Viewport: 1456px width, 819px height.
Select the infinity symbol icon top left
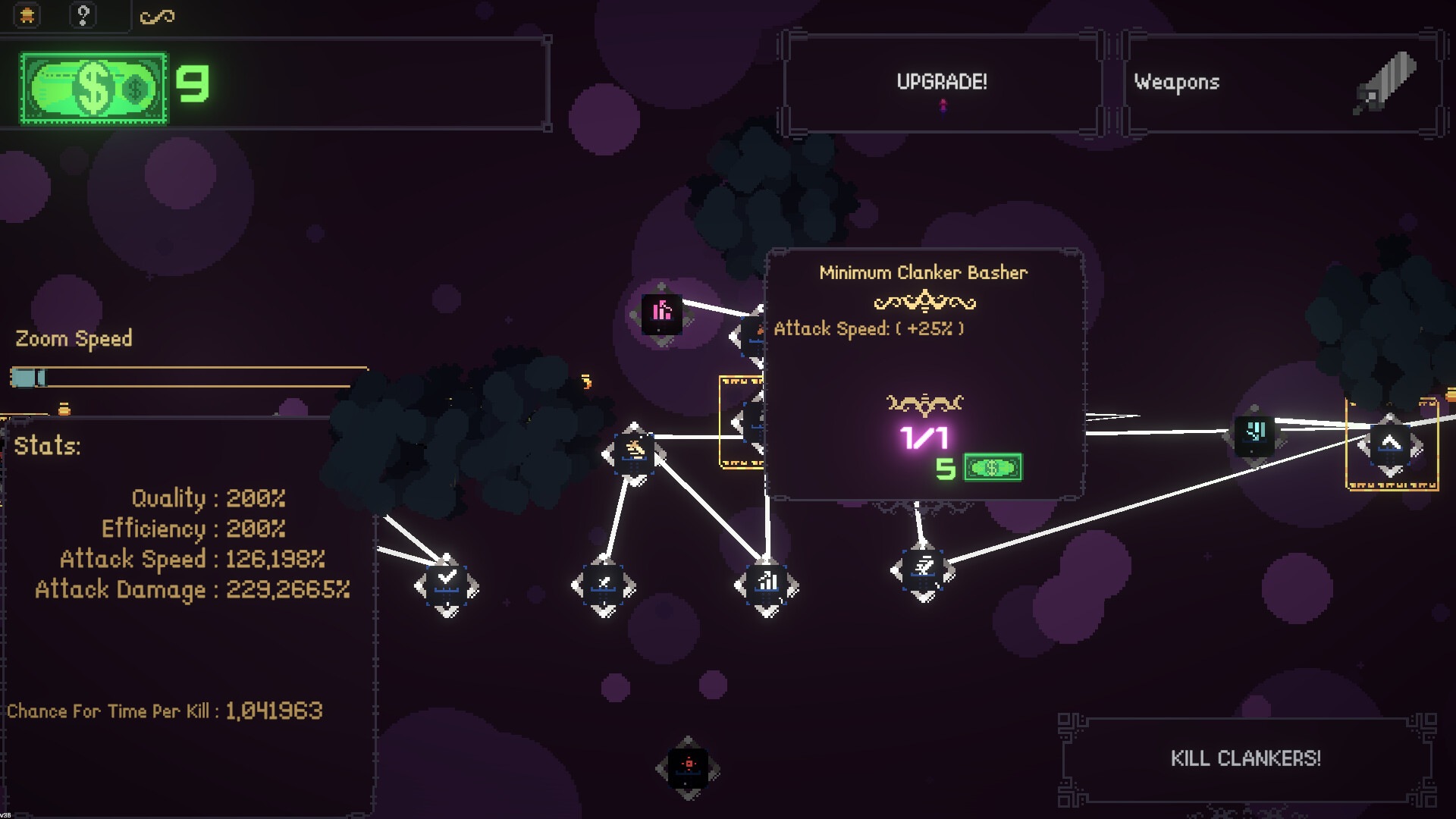coord(157,14)
